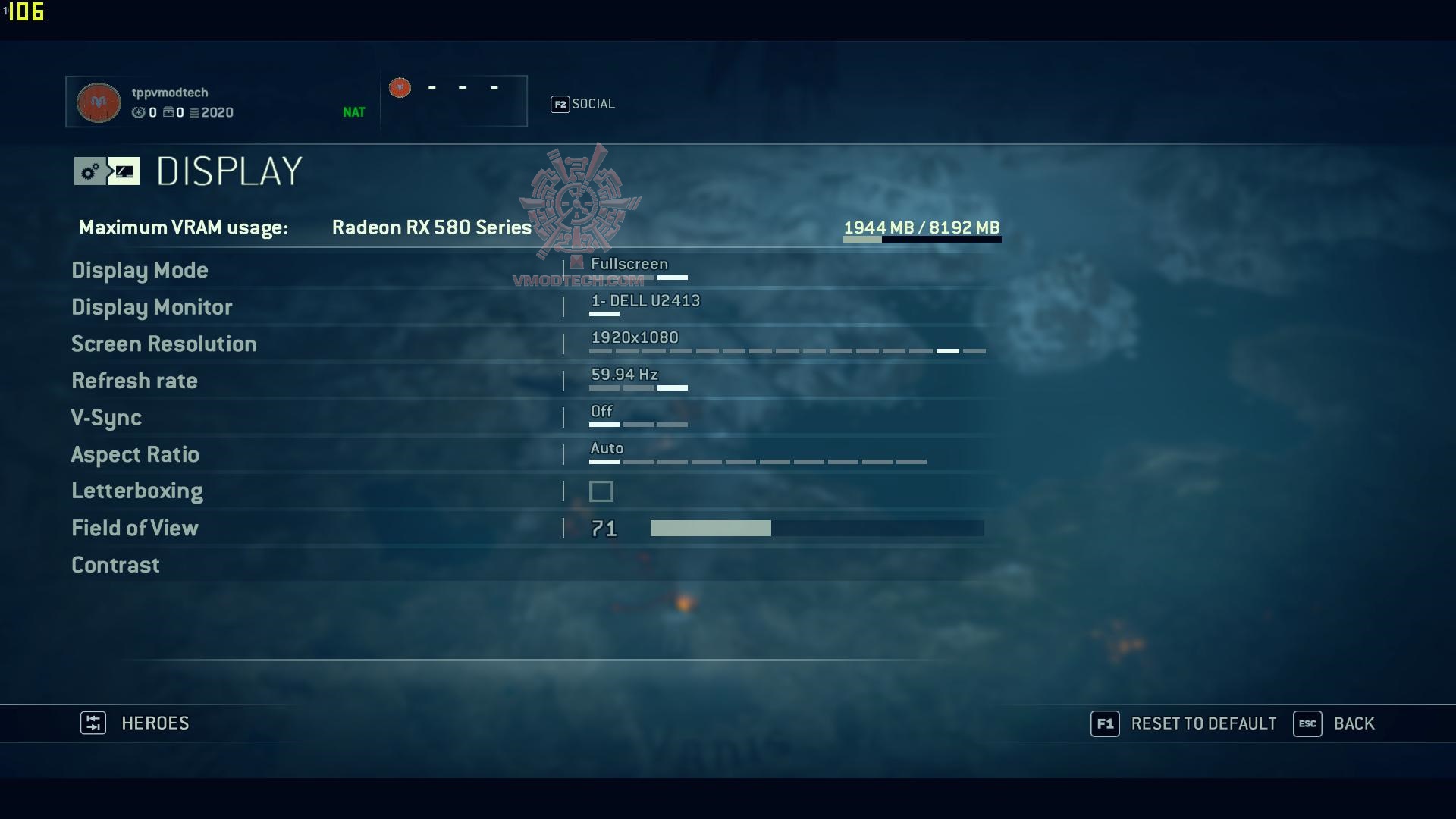Click Reset to Default
Screen dimensions: 1456x819
[1203, 723]
